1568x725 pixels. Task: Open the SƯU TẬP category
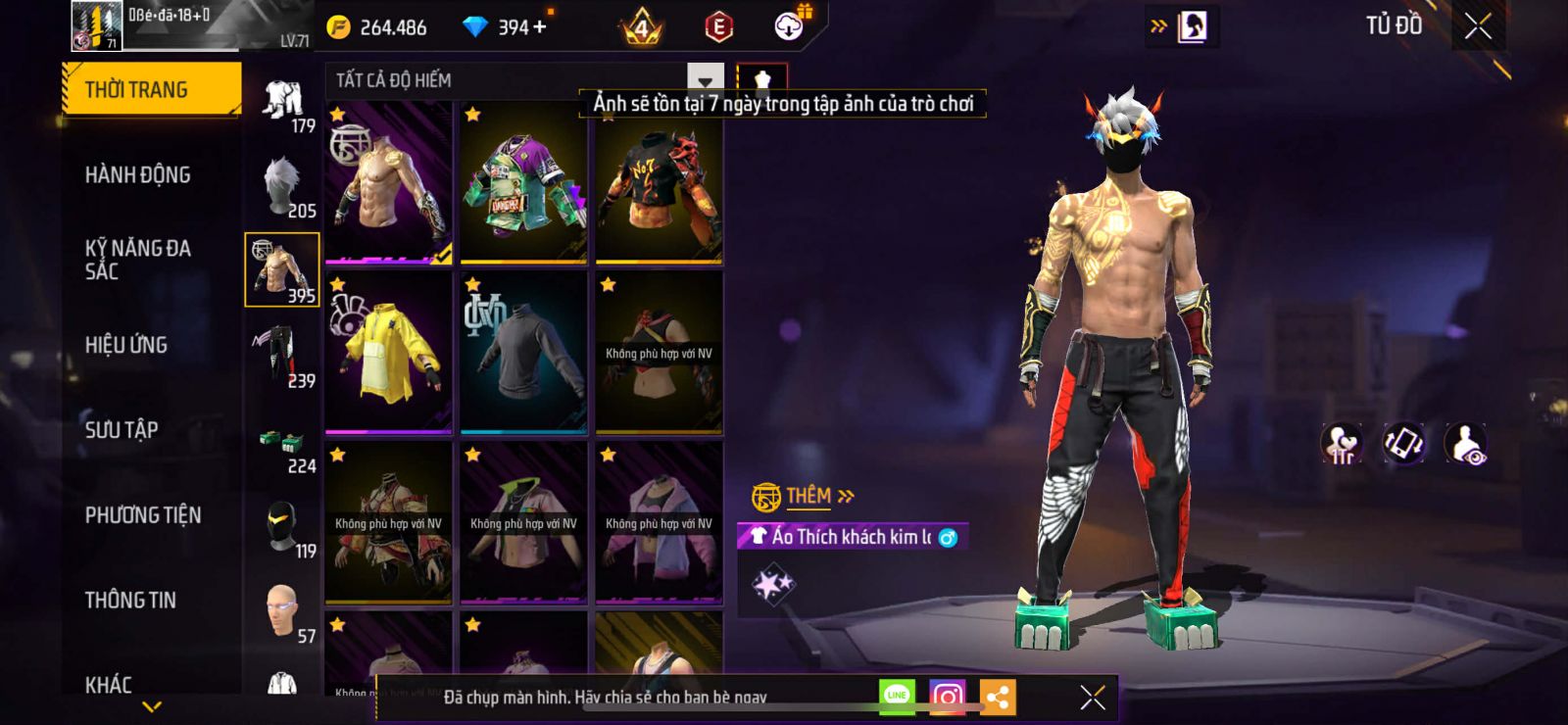point(122,430)
